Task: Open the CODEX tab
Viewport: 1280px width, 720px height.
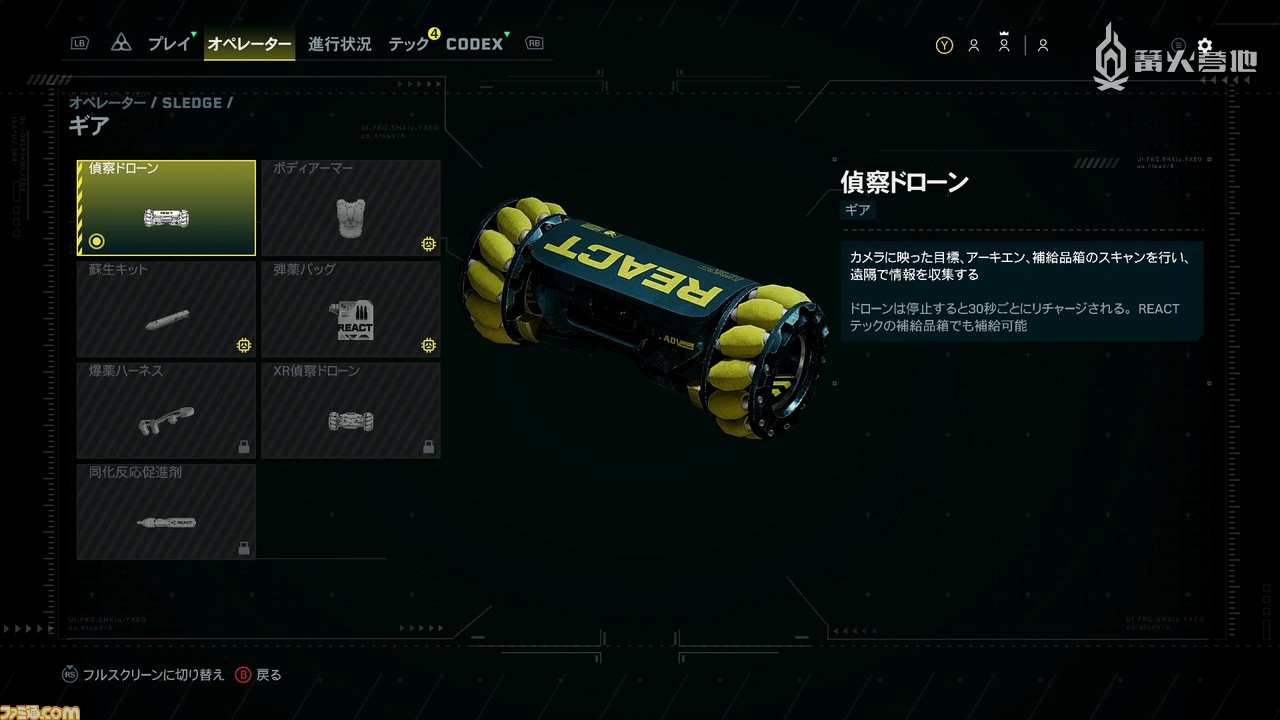Action: [474, 44]
